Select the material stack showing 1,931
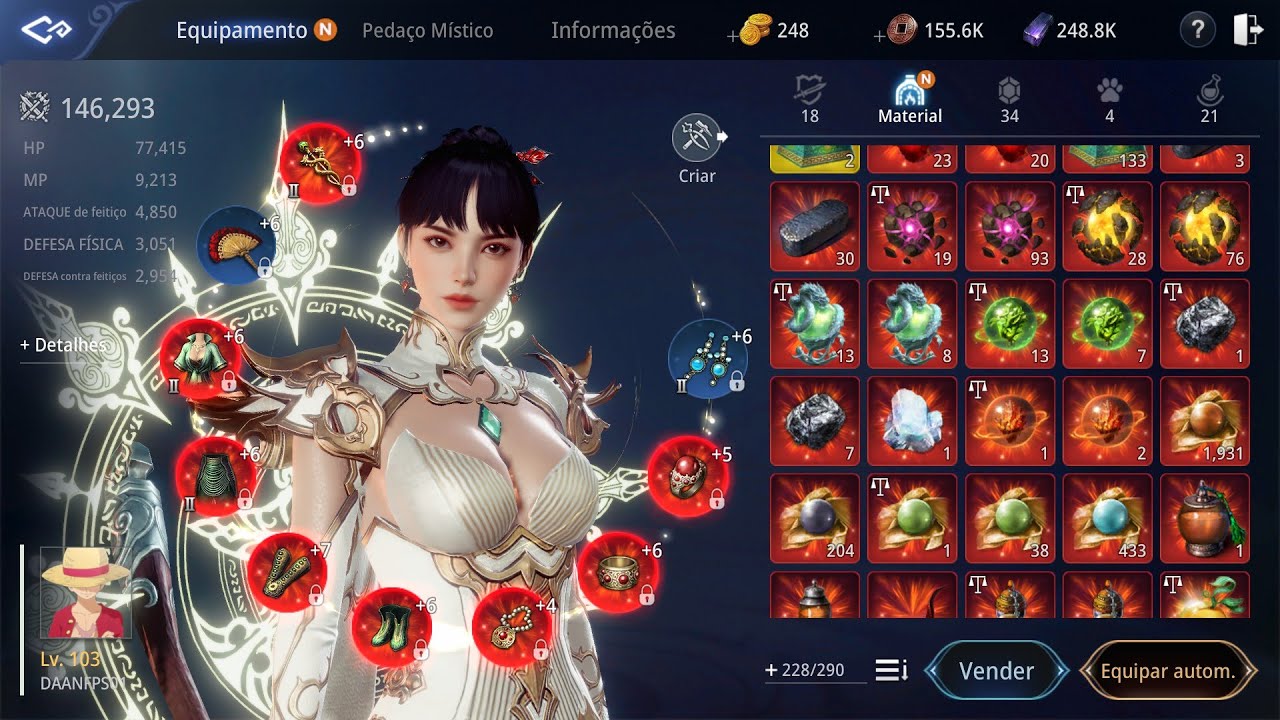 (1205, 421)
